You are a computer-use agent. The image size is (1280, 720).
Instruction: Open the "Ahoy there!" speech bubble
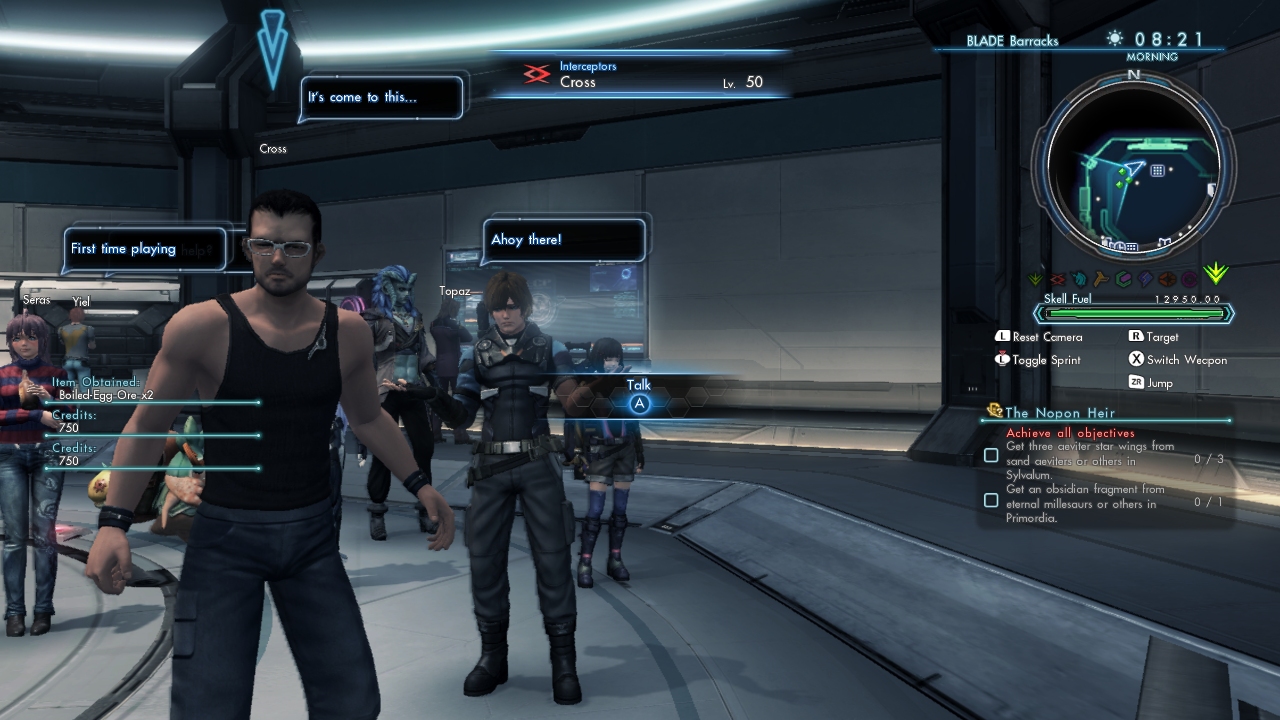564,241
